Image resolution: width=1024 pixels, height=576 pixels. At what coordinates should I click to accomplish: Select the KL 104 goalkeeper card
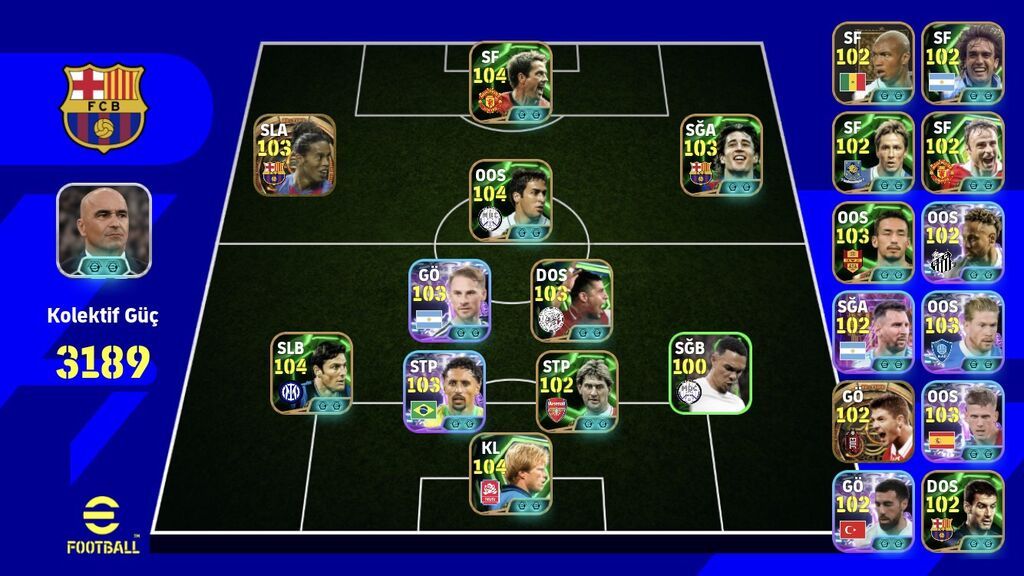(511, 473)
